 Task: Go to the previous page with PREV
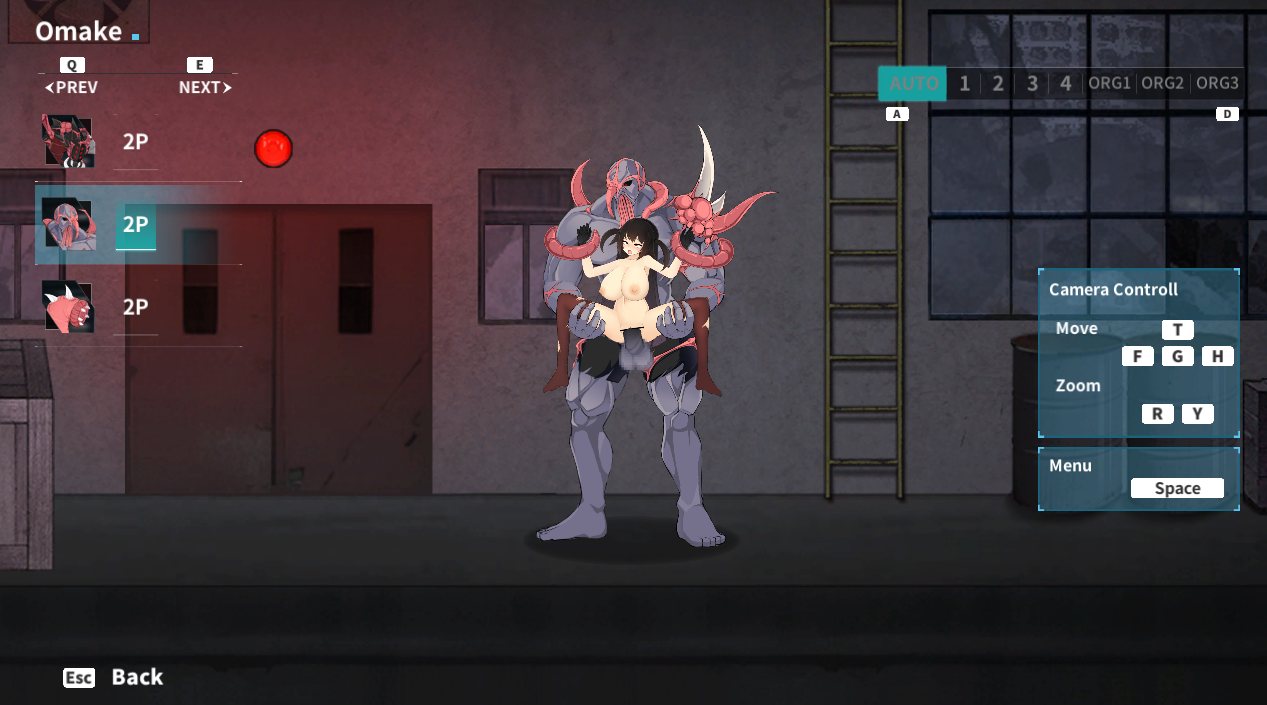pos(72,87)
